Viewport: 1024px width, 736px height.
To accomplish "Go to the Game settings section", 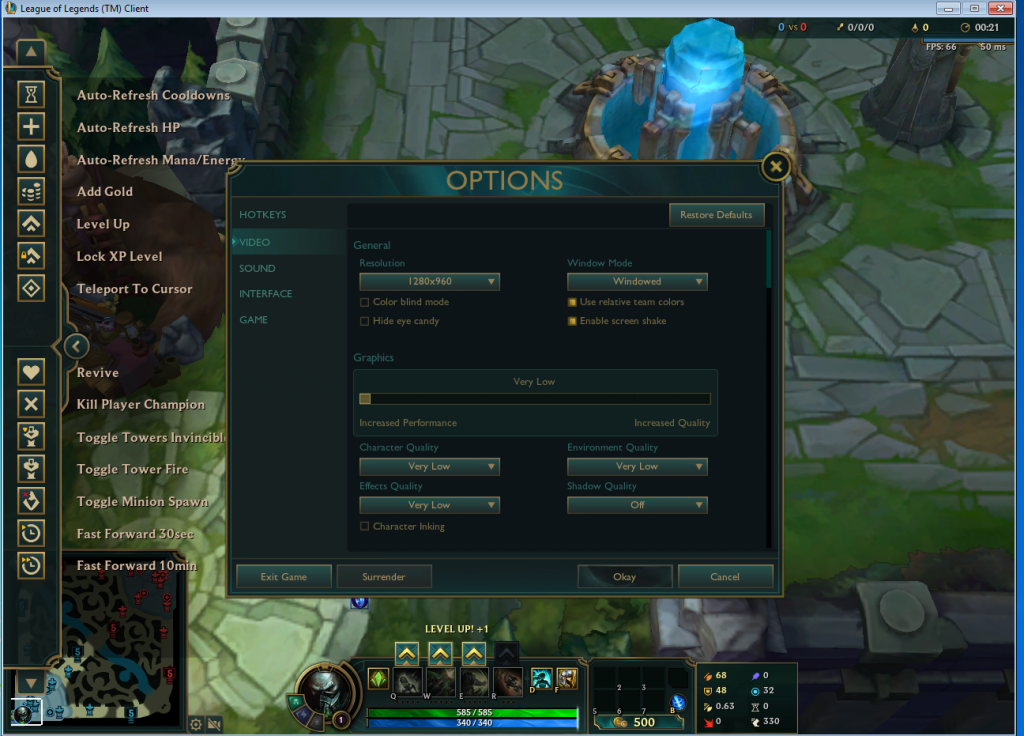I will 253,320.
